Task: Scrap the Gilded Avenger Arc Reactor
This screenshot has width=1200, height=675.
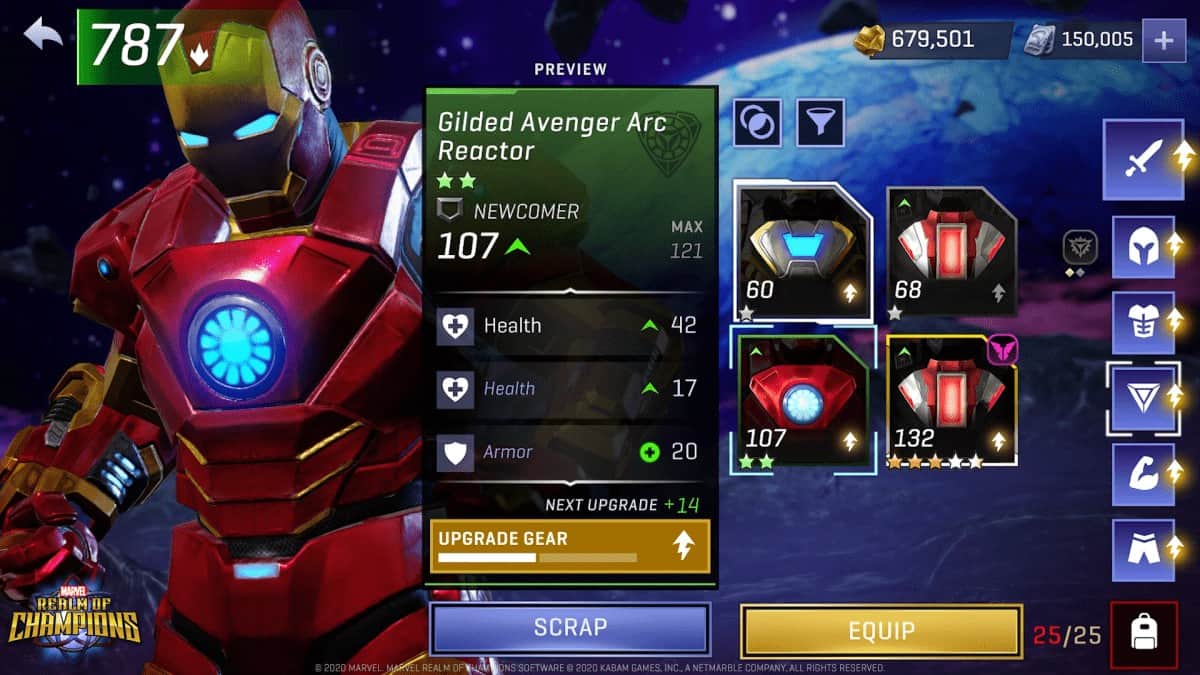Action: pyautogui.click(x=570, y=628)
